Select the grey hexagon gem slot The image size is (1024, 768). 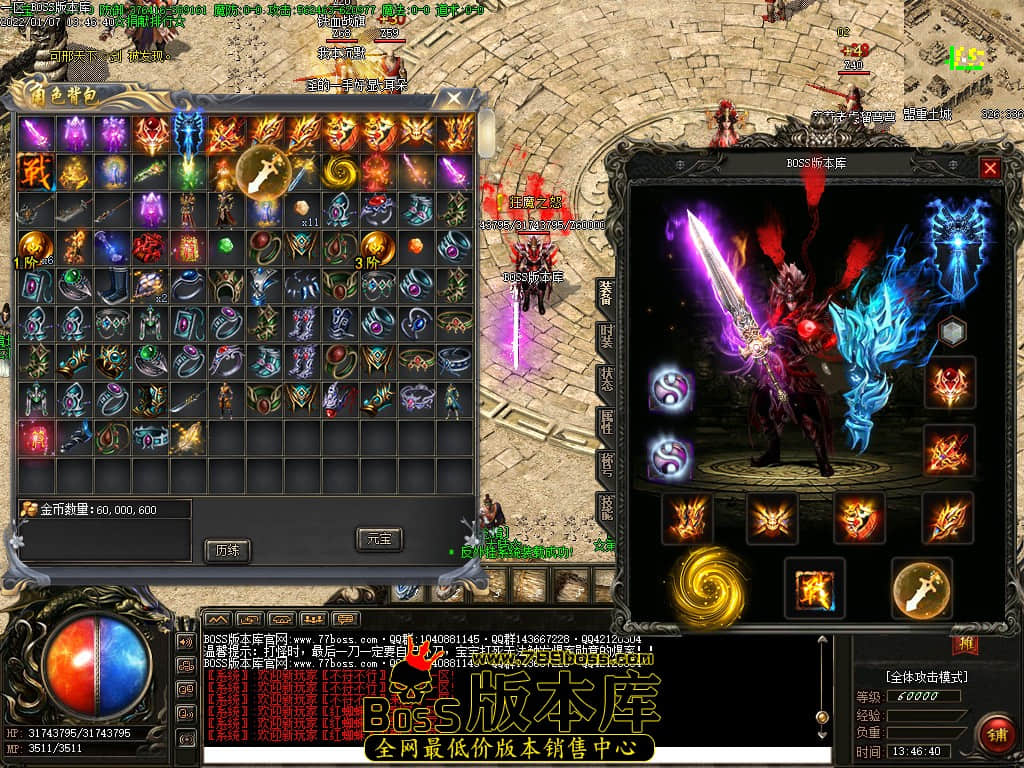point(954,331)
